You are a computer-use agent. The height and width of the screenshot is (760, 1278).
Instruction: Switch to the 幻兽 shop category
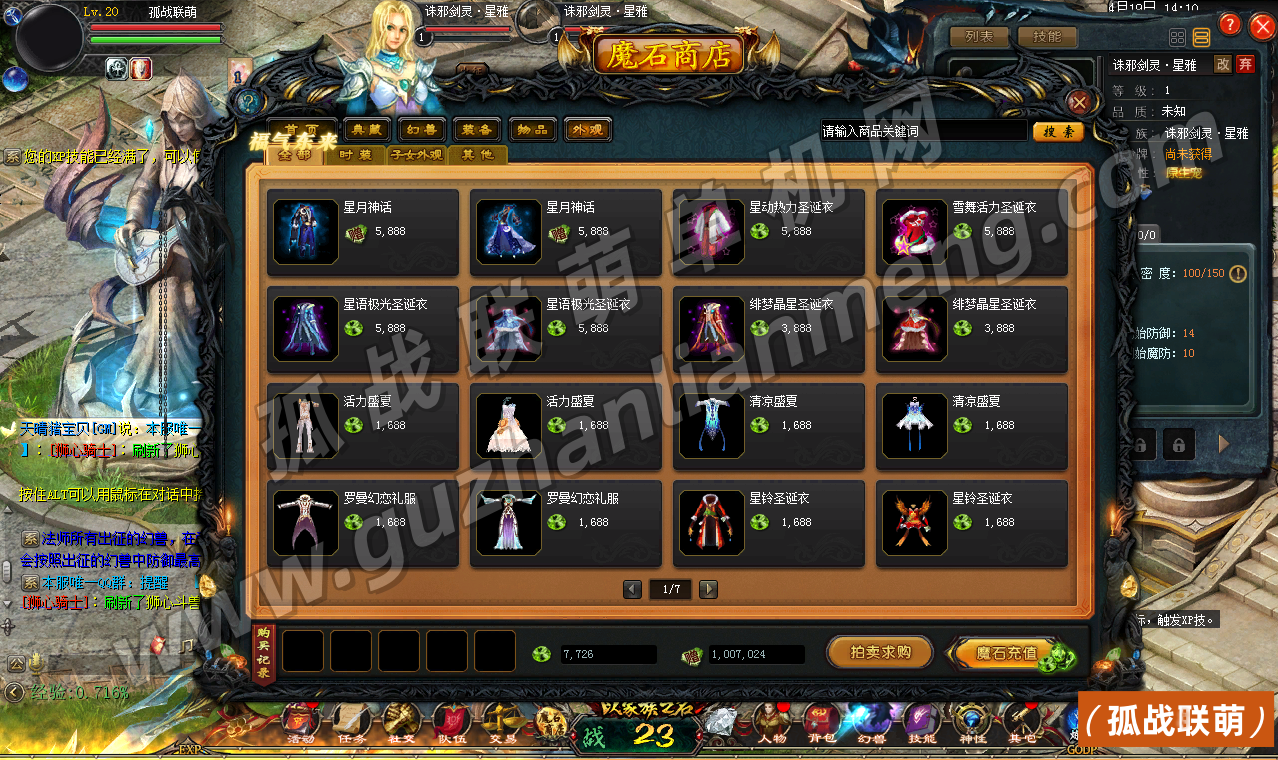pos(422,130)
